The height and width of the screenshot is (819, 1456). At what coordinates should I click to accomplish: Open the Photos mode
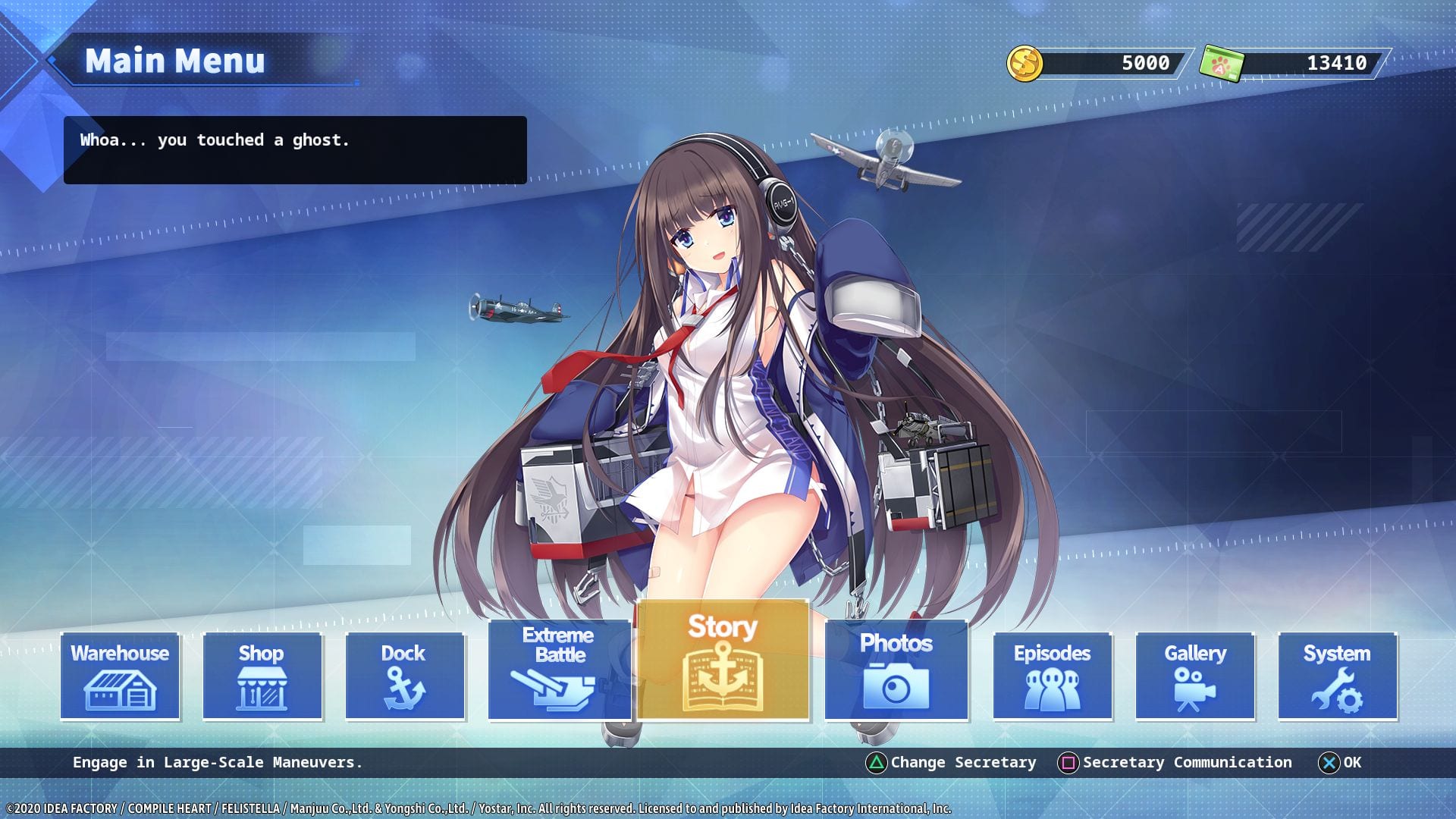(x=896, y=670)
